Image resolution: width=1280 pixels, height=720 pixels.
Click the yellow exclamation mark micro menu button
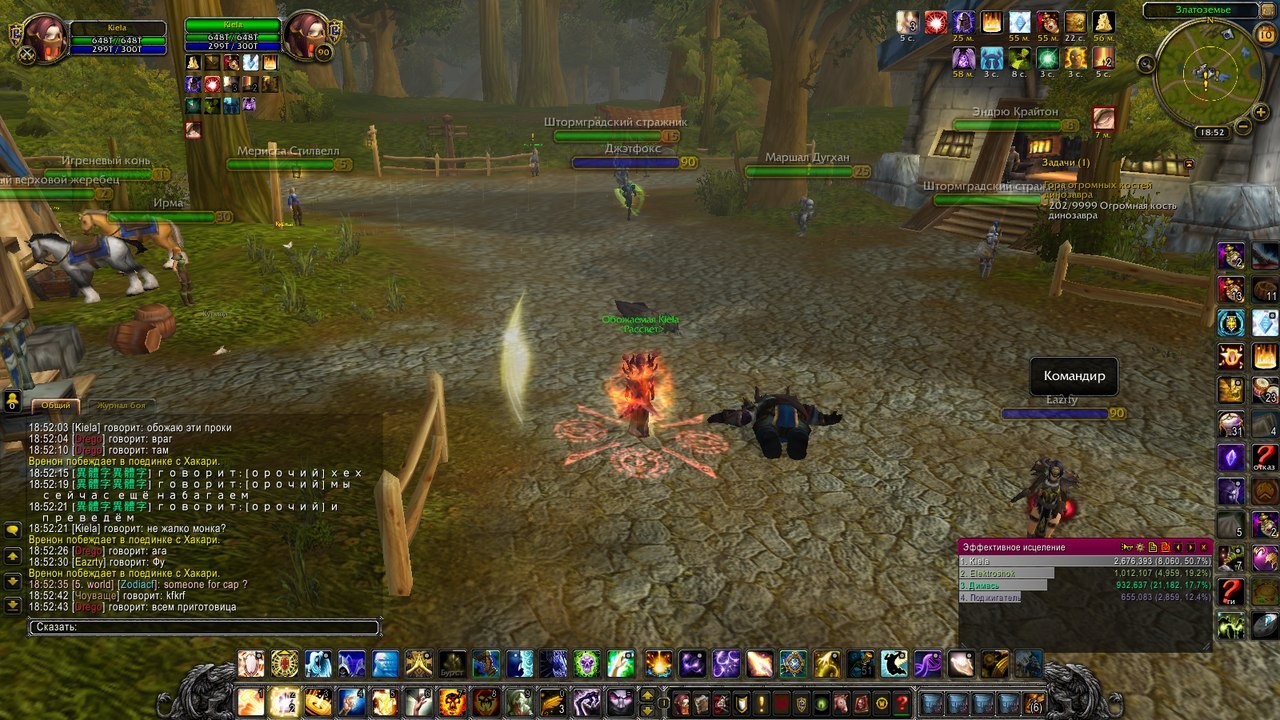(x=761, y=703)
